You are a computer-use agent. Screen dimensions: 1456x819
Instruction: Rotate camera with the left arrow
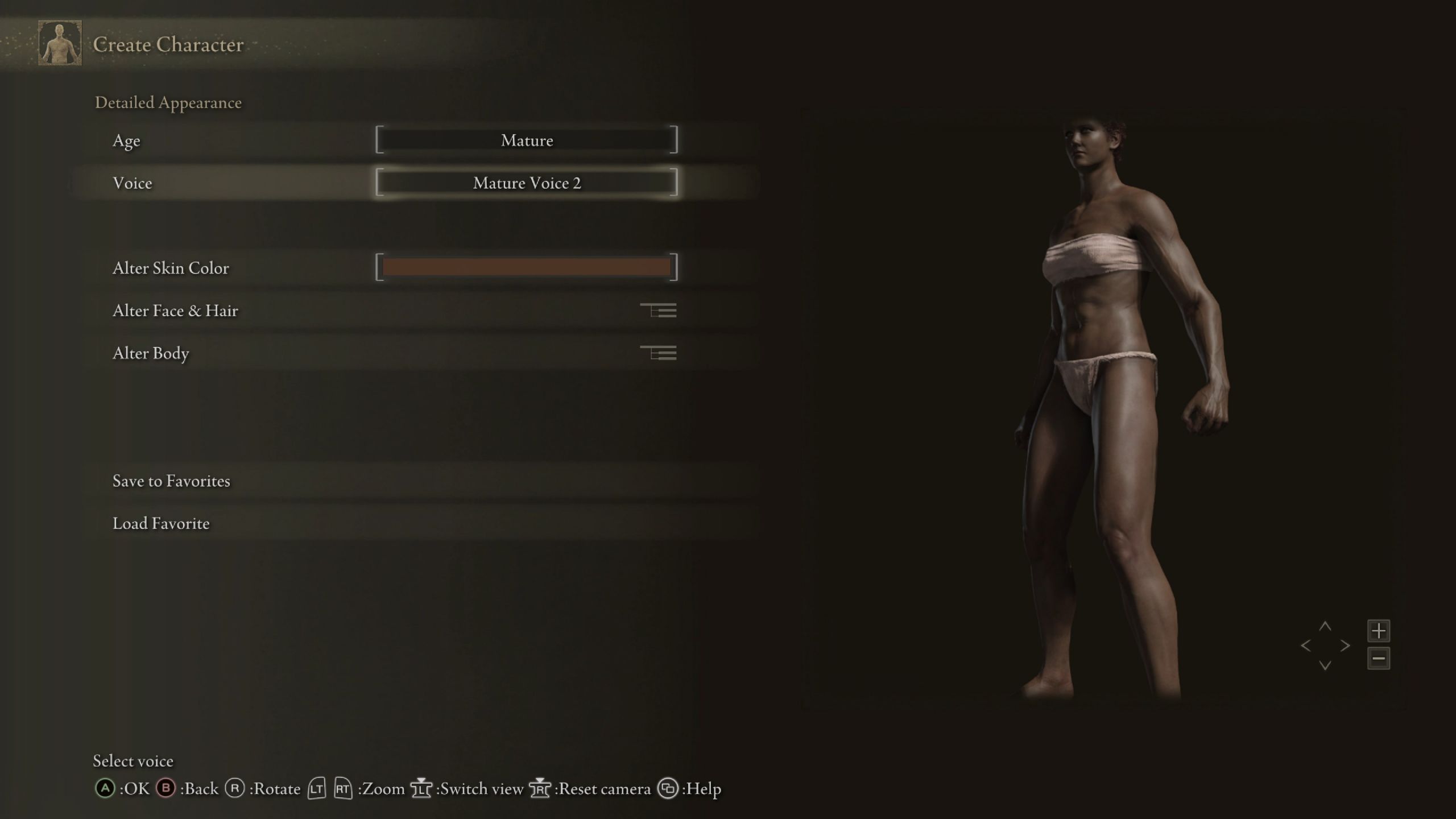click(x=1306, y=646)
